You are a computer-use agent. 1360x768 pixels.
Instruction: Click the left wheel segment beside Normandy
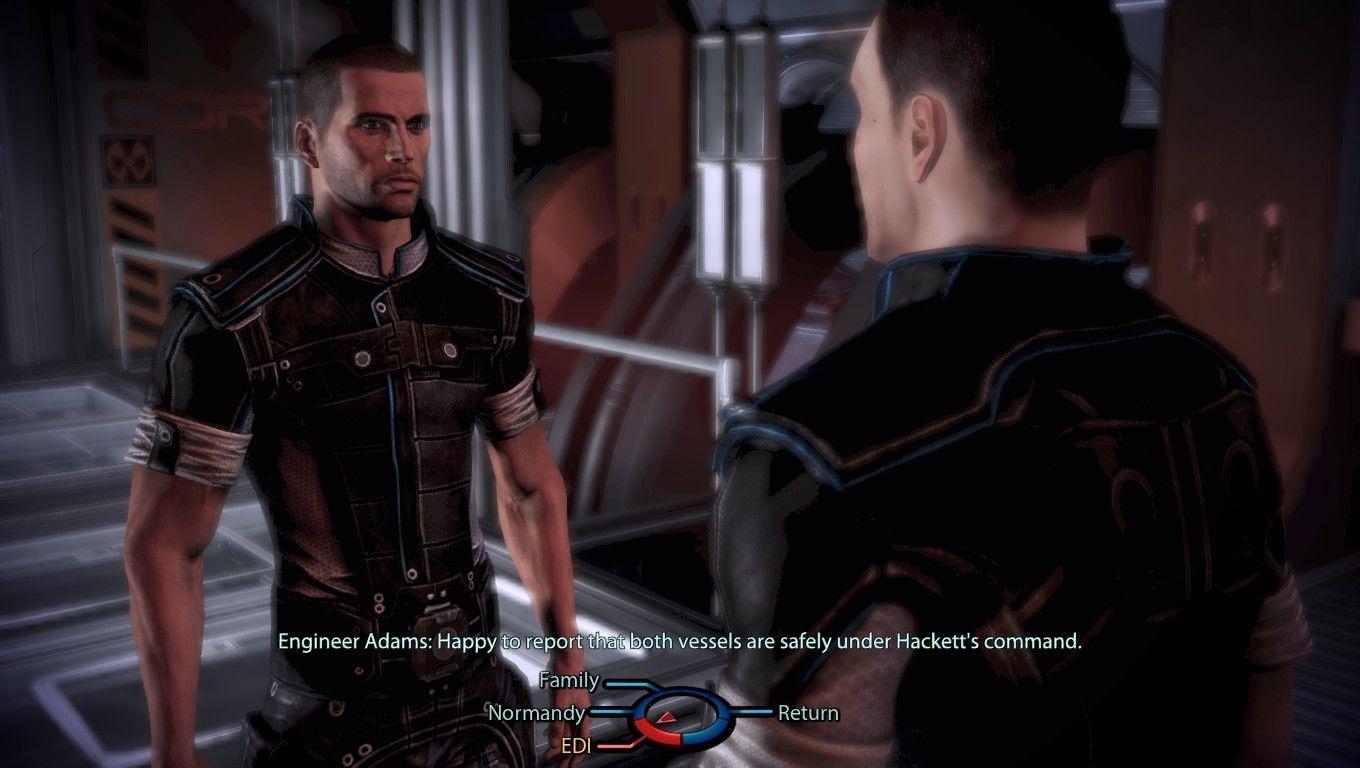click(x=639, y=712)
